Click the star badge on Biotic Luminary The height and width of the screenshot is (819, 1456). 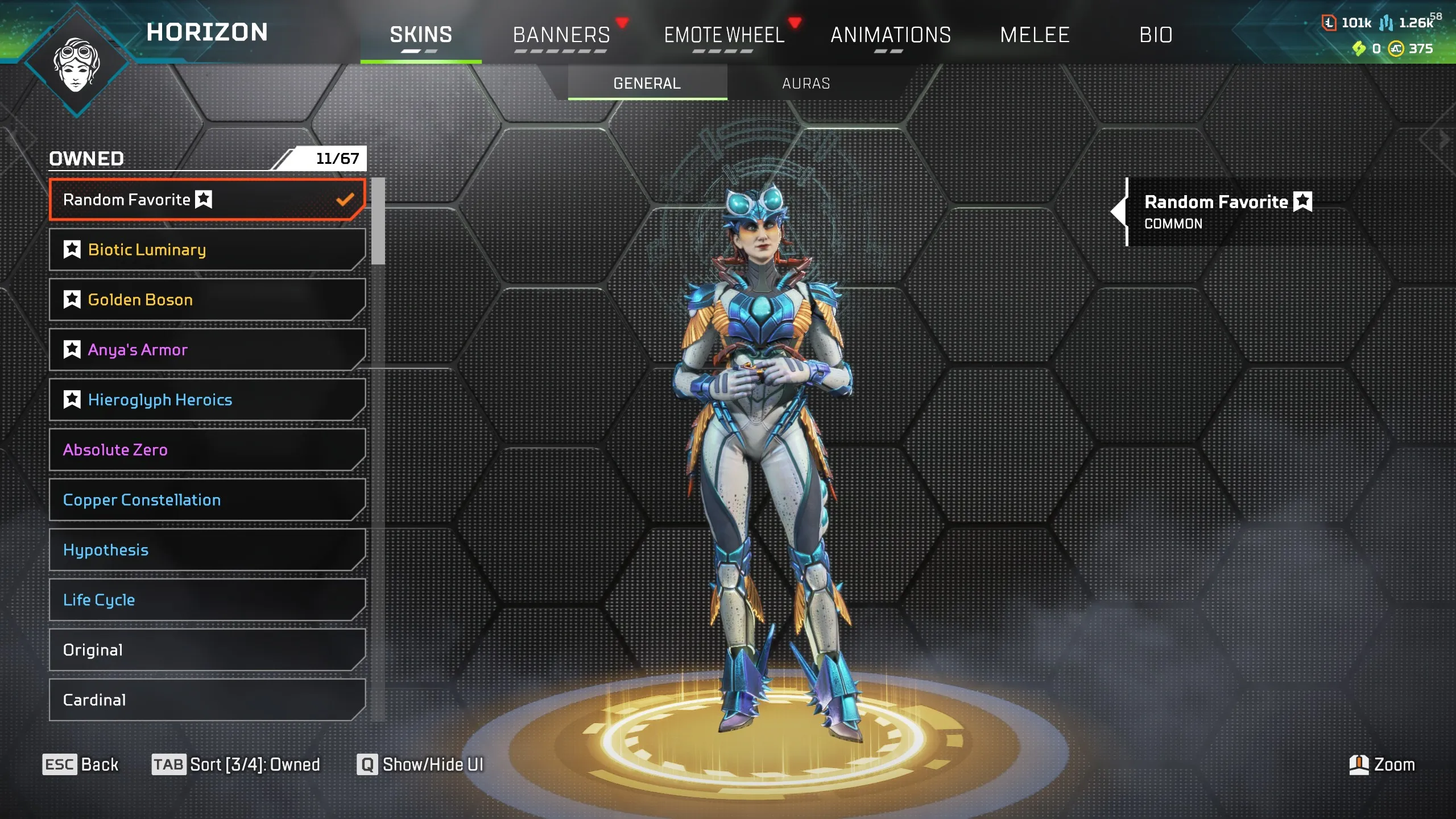click(x=72, y=249)
